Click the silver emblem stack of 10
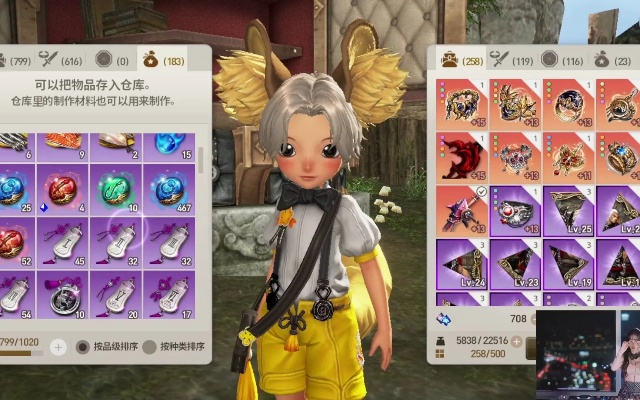Image resolution: width=640 pixels, height=400 pixels. (x=64, y=294)
